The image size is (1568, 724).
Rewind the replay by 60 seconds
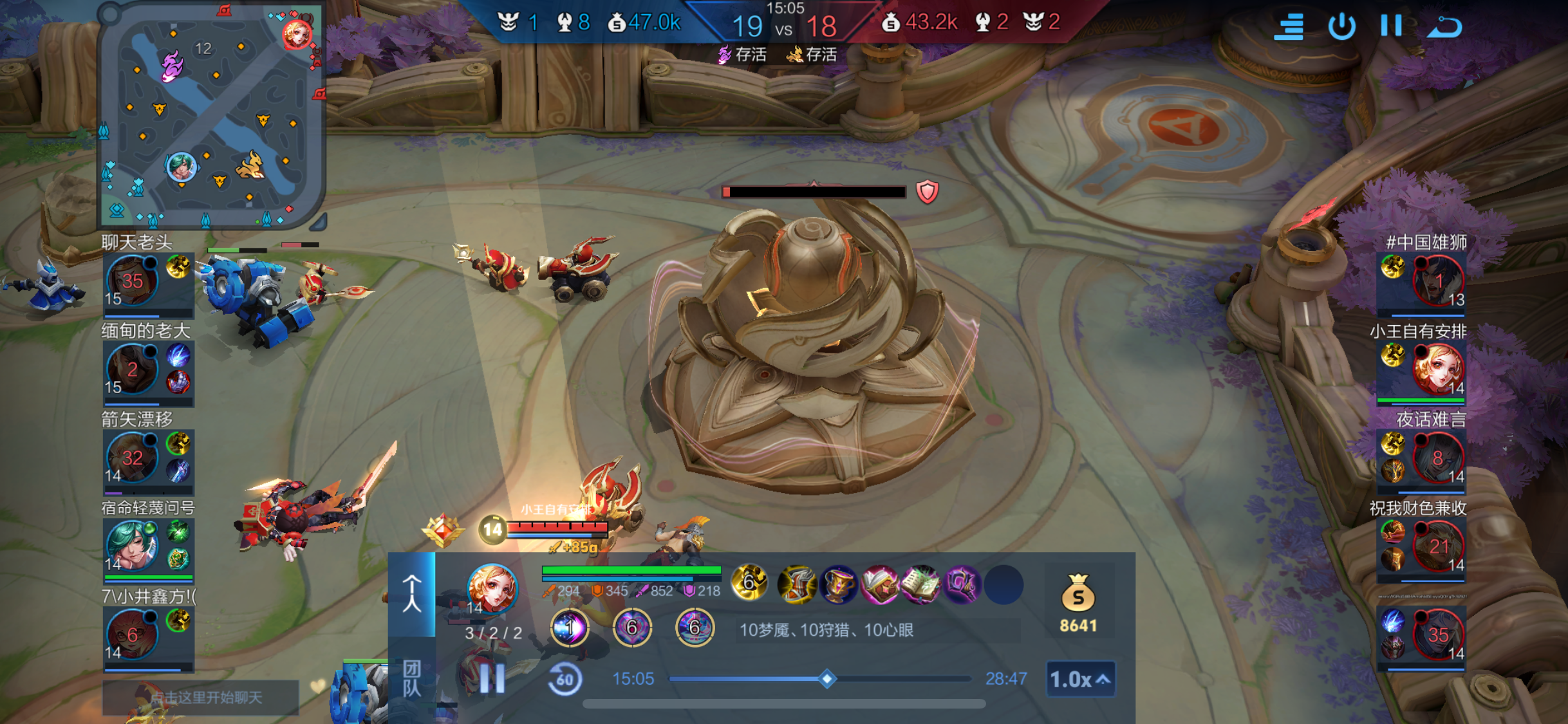coord(565,679)
